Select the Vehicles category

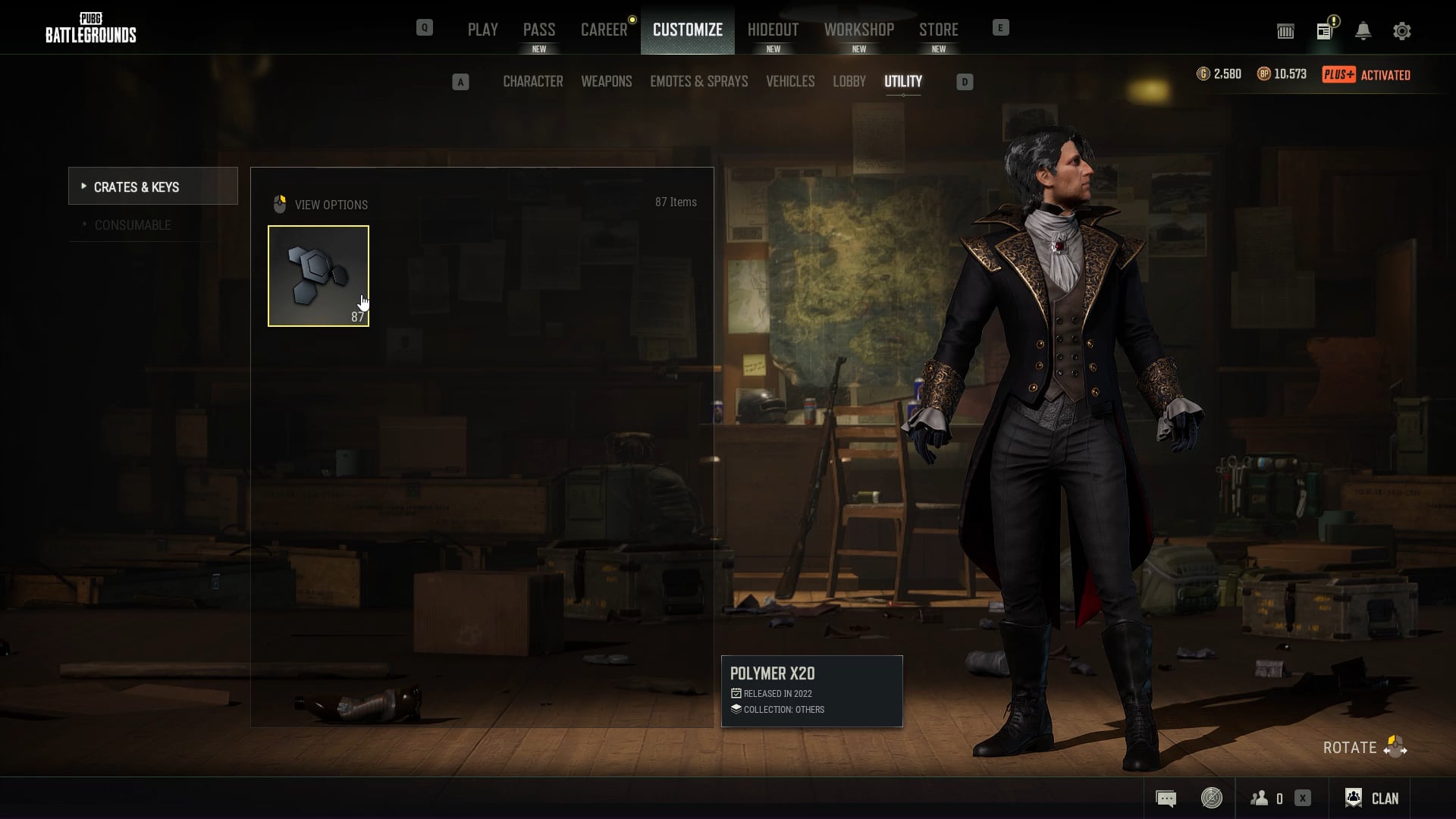[x=789, y=81]
